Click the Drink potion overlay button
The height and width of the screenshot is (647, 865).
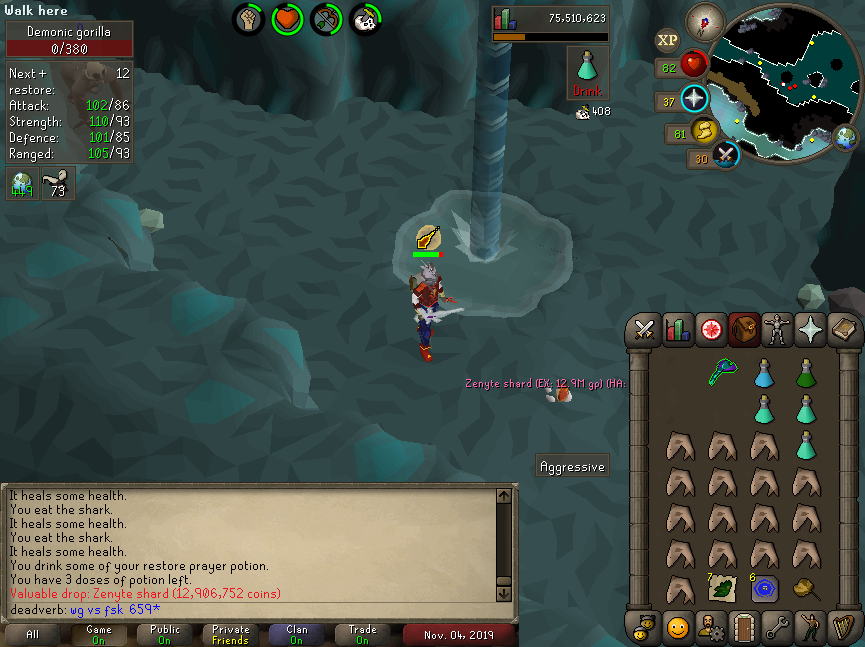click(588, 72)
